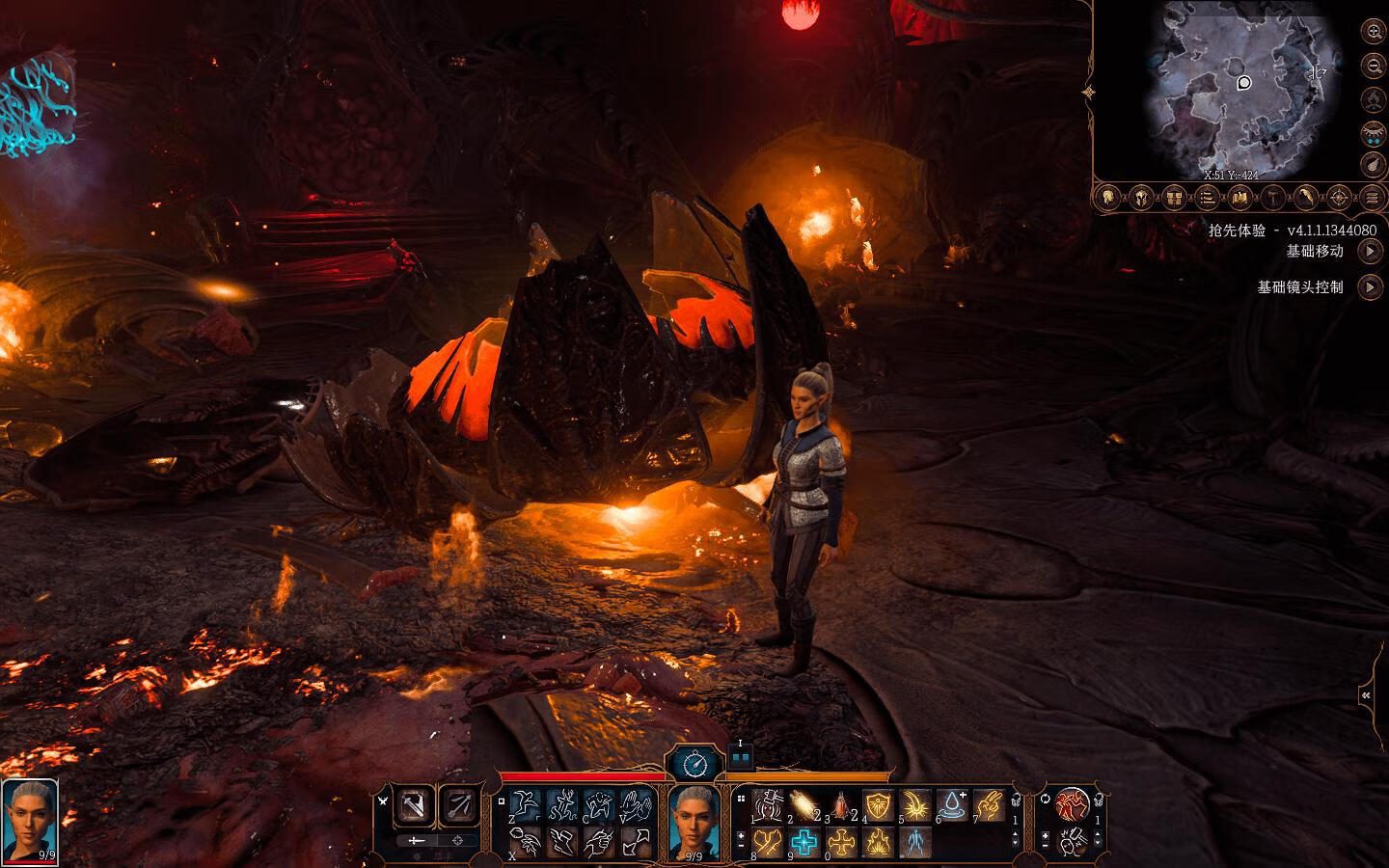Expand the collapsed side panel arrow
Screen dimensions: 1389x868
click(1366, 695)
